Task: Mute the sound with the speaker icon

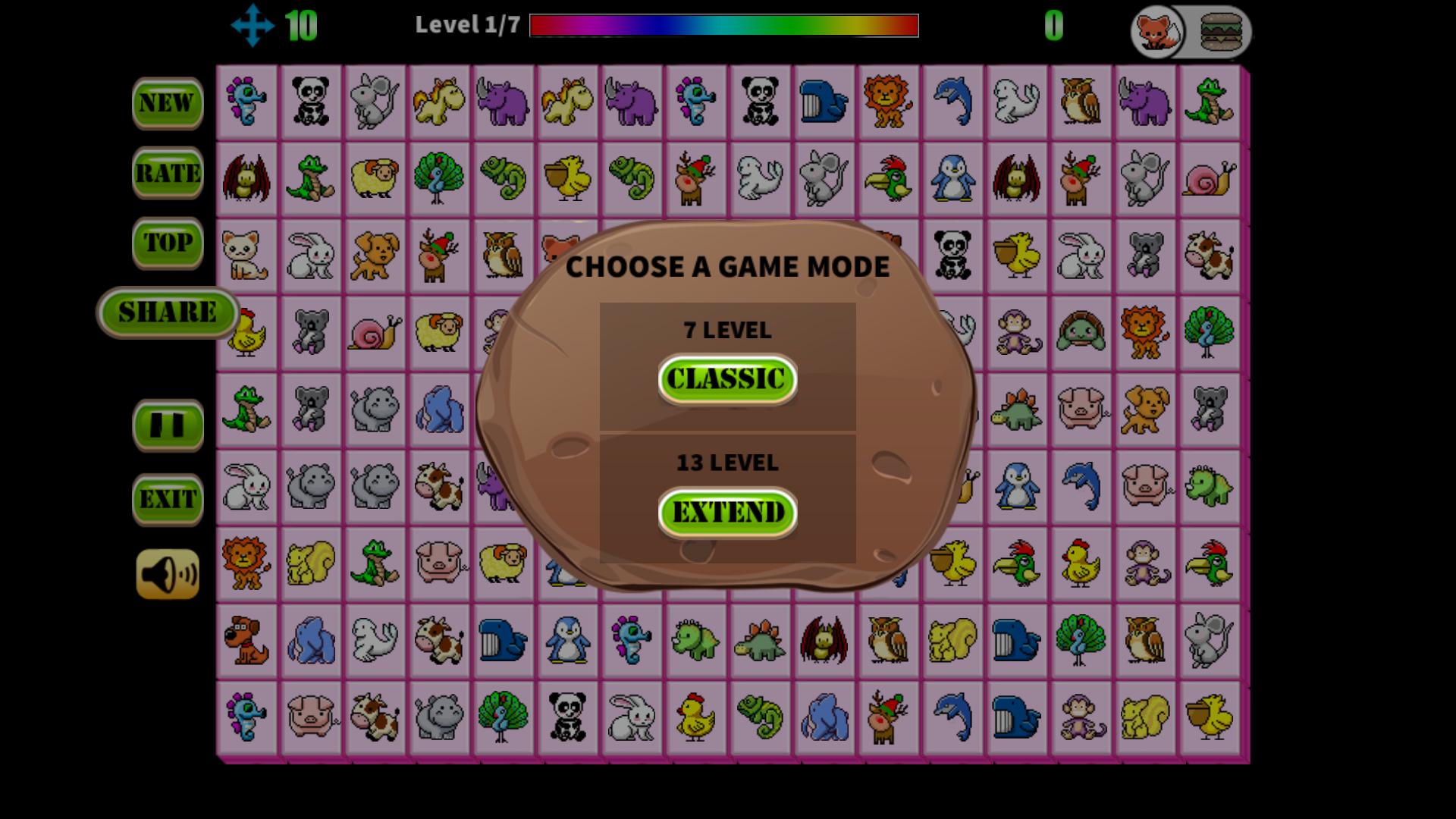Action: [x=168, y=573]
